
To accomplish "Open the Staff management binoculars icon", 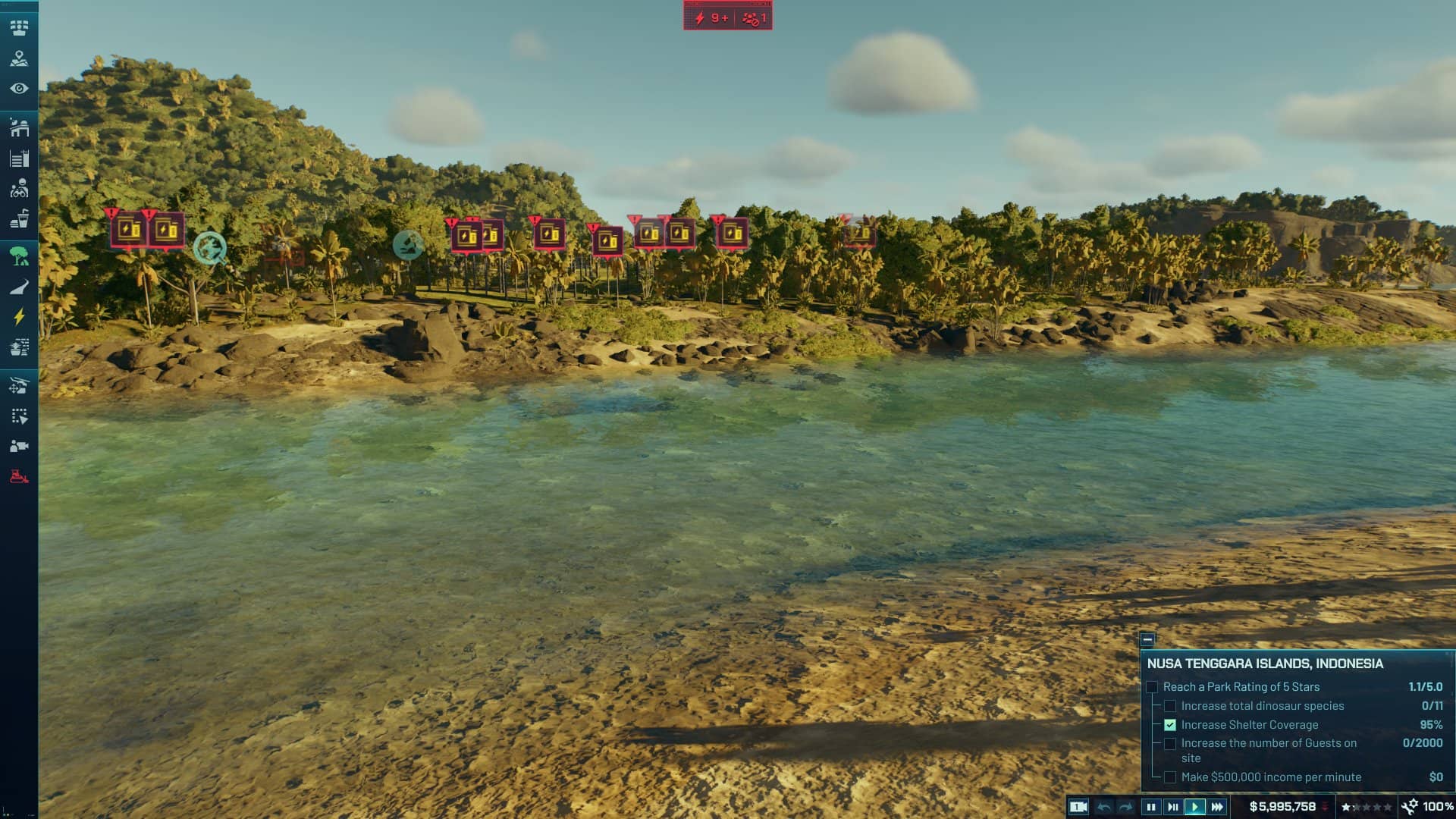I will click(20, 186).
